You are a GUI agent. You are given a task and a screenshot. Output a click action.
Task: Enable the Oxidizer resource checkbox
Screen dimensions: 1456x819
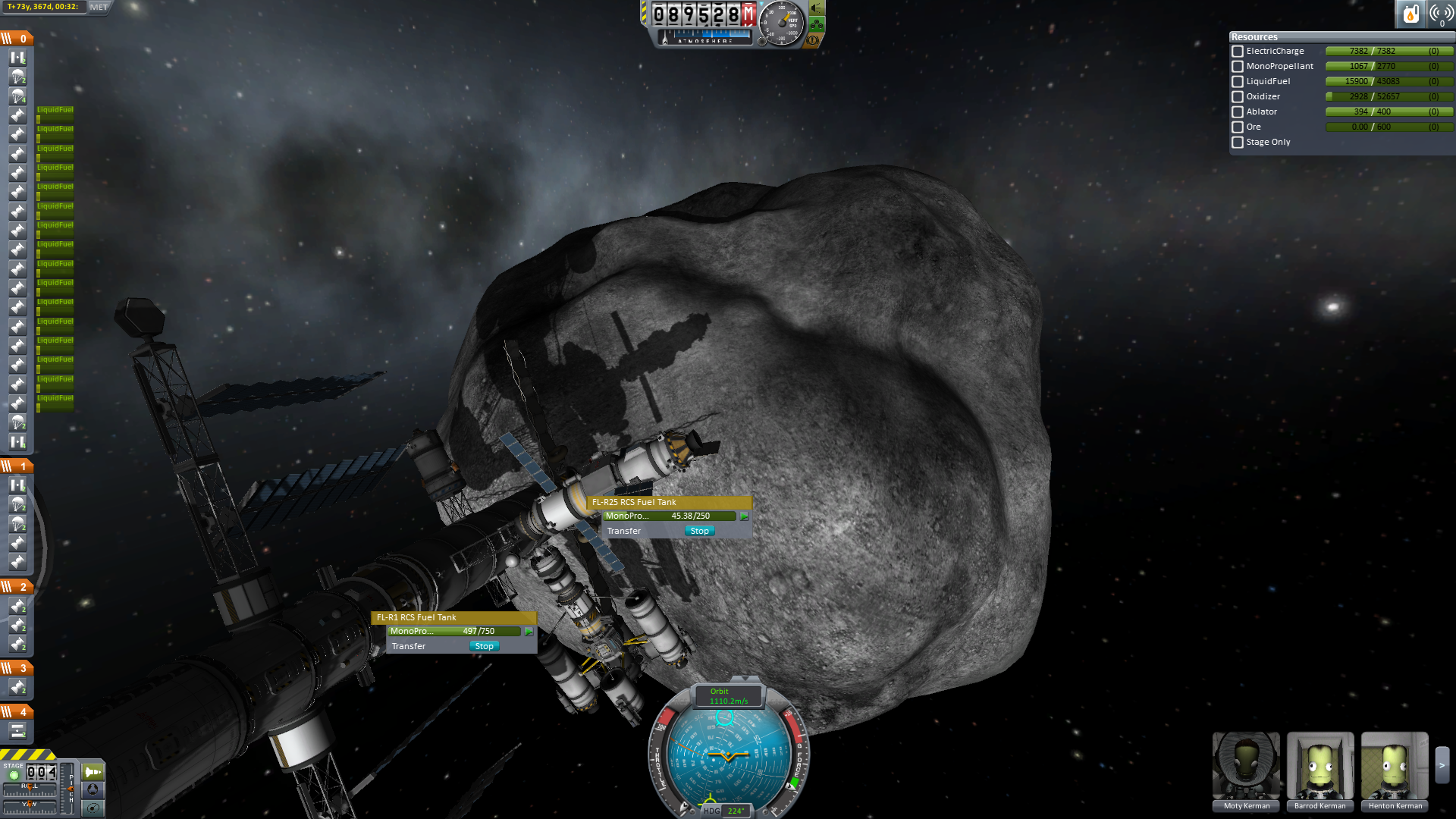pyautogui.click(x=1238, y=97)
